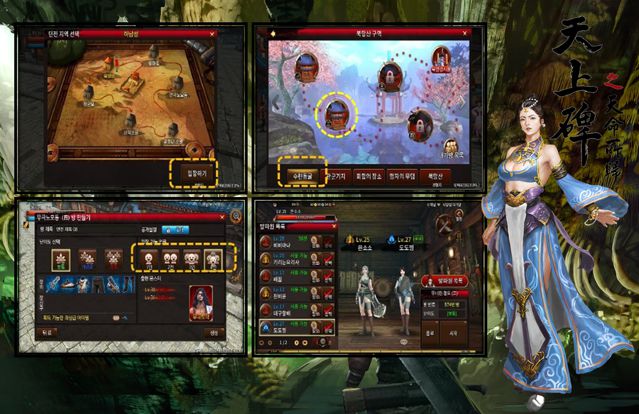Switch to the 북망산 tab
This screenshot has width=639, height=414.
point(433,175)
